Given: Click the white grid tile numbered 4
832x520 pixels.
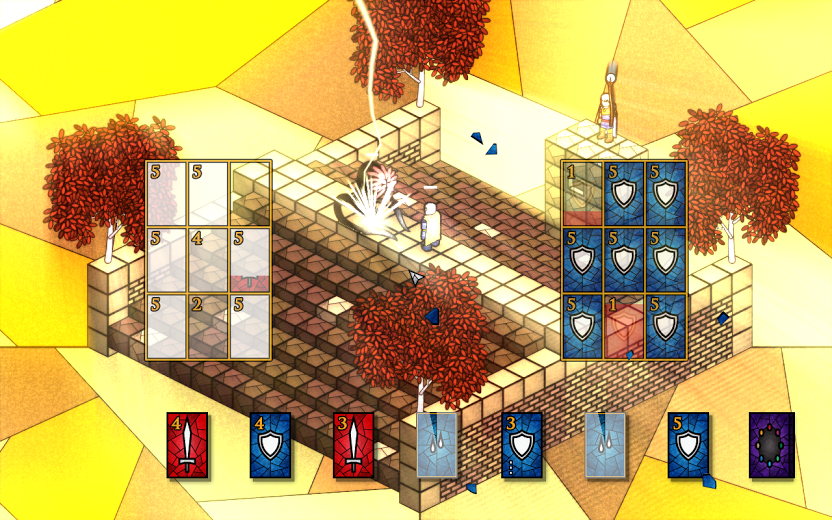Looking at the screenshot, I should (x=208, y=260).
